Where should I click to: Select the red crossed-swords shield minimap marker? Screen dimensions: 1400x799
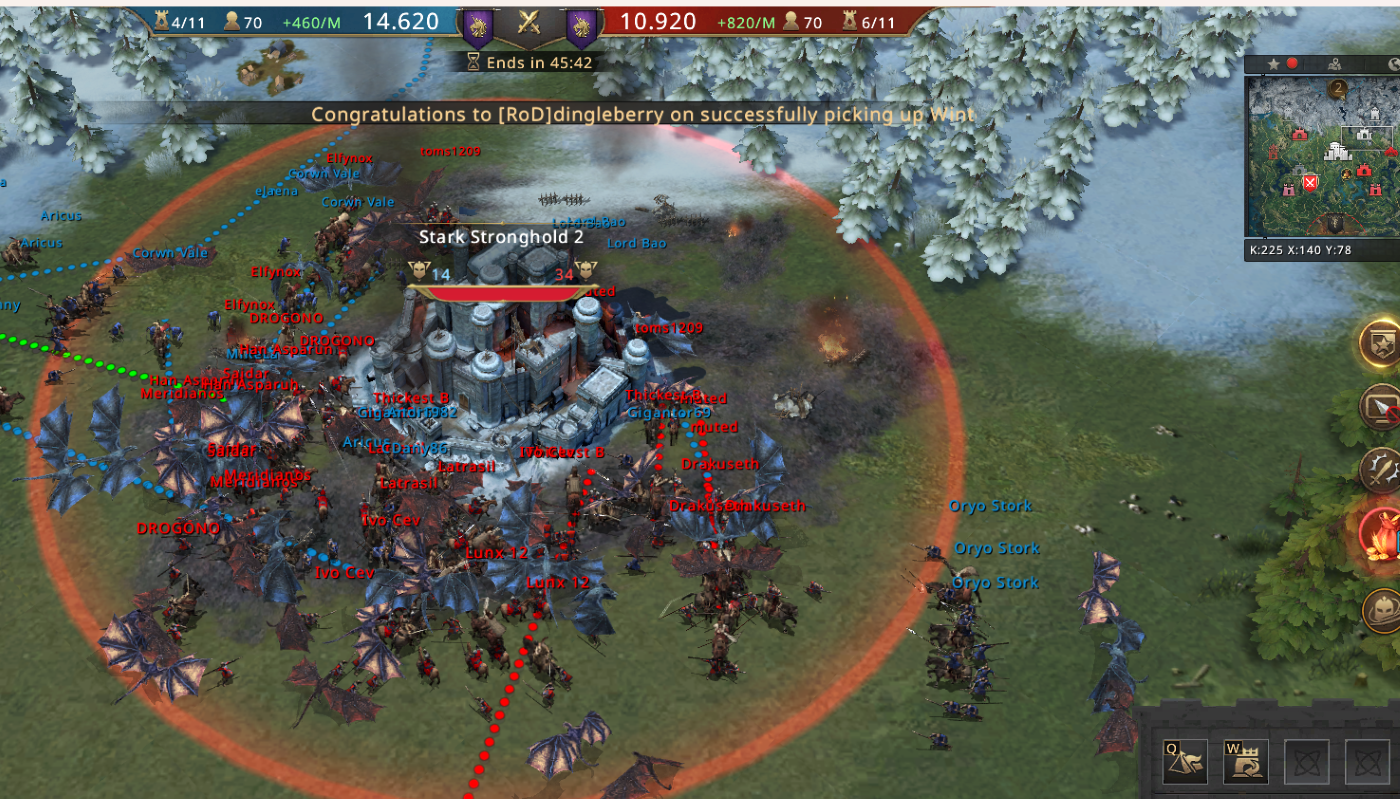[x=1310, y=182]
